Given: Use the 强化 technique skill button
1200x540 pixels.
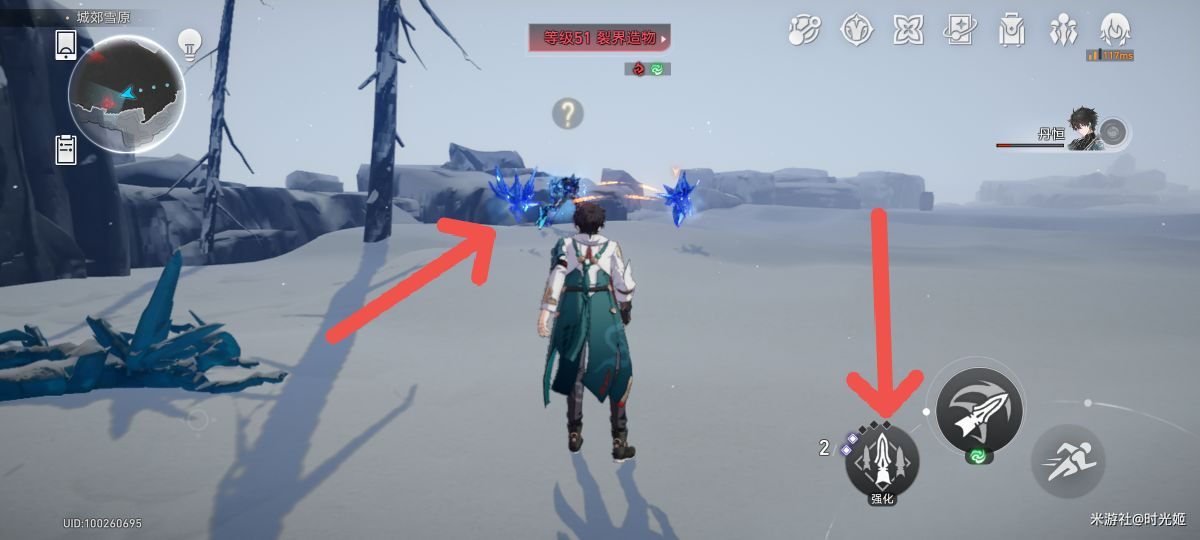Looking at the screenshot, I should (882, 462).
